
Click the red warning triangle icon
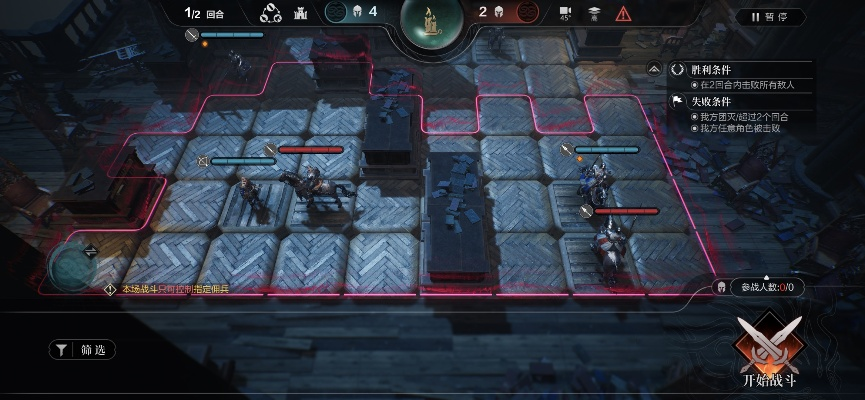point(623,14)
